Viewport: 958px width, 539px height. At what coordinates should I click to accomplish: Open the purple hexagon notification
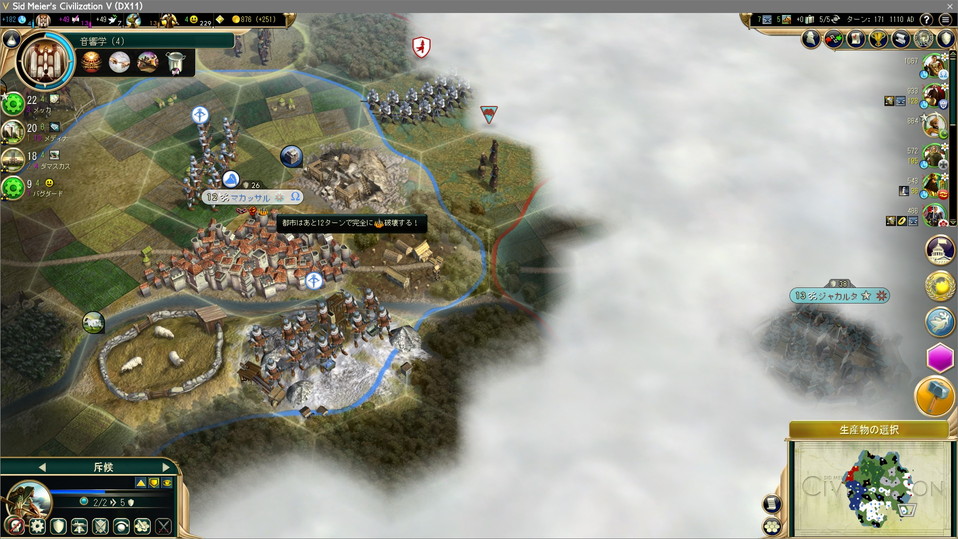click(x=940, y=358)
